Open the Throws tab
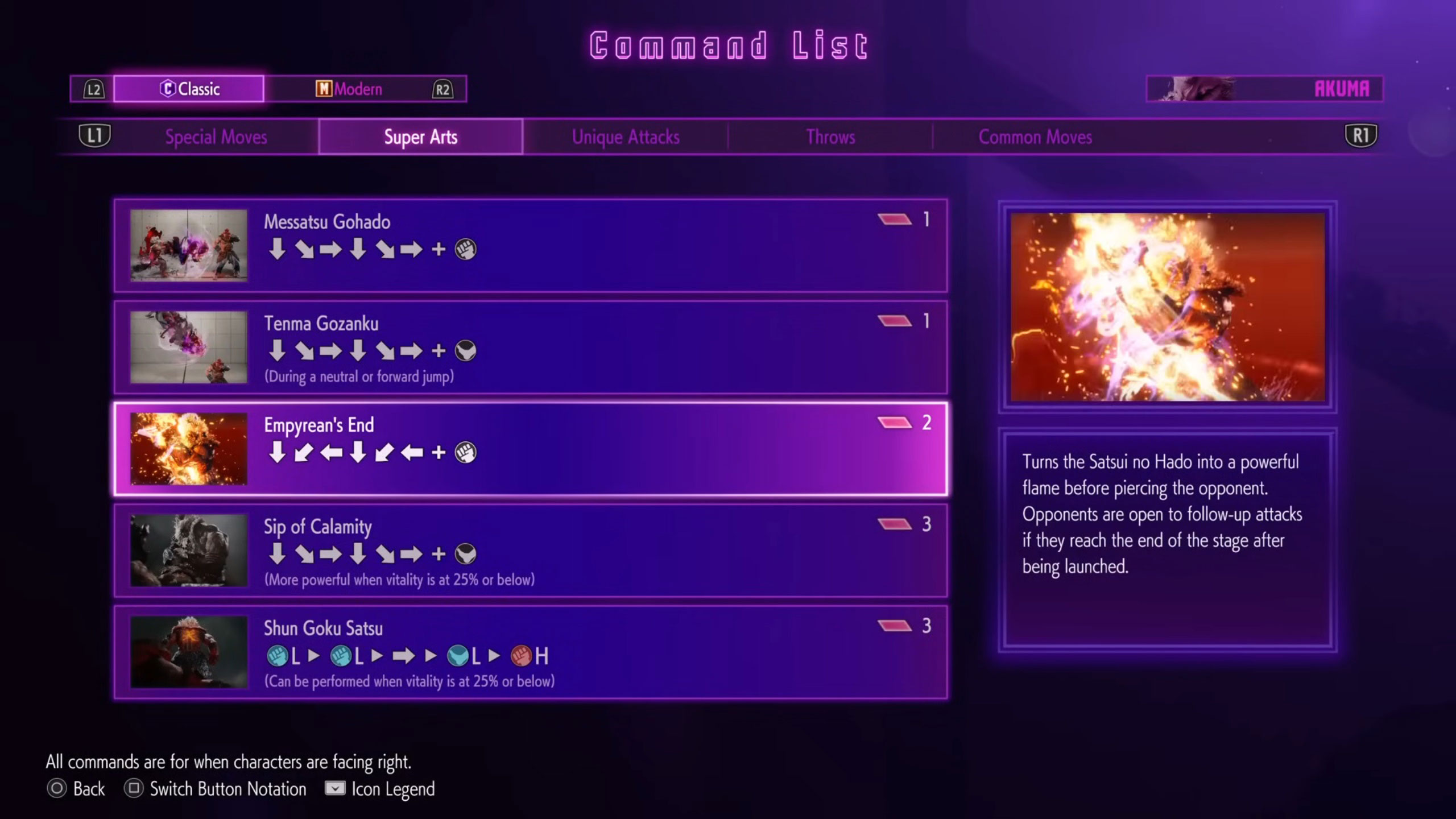The image size is (1456, 819). (830, 136)
